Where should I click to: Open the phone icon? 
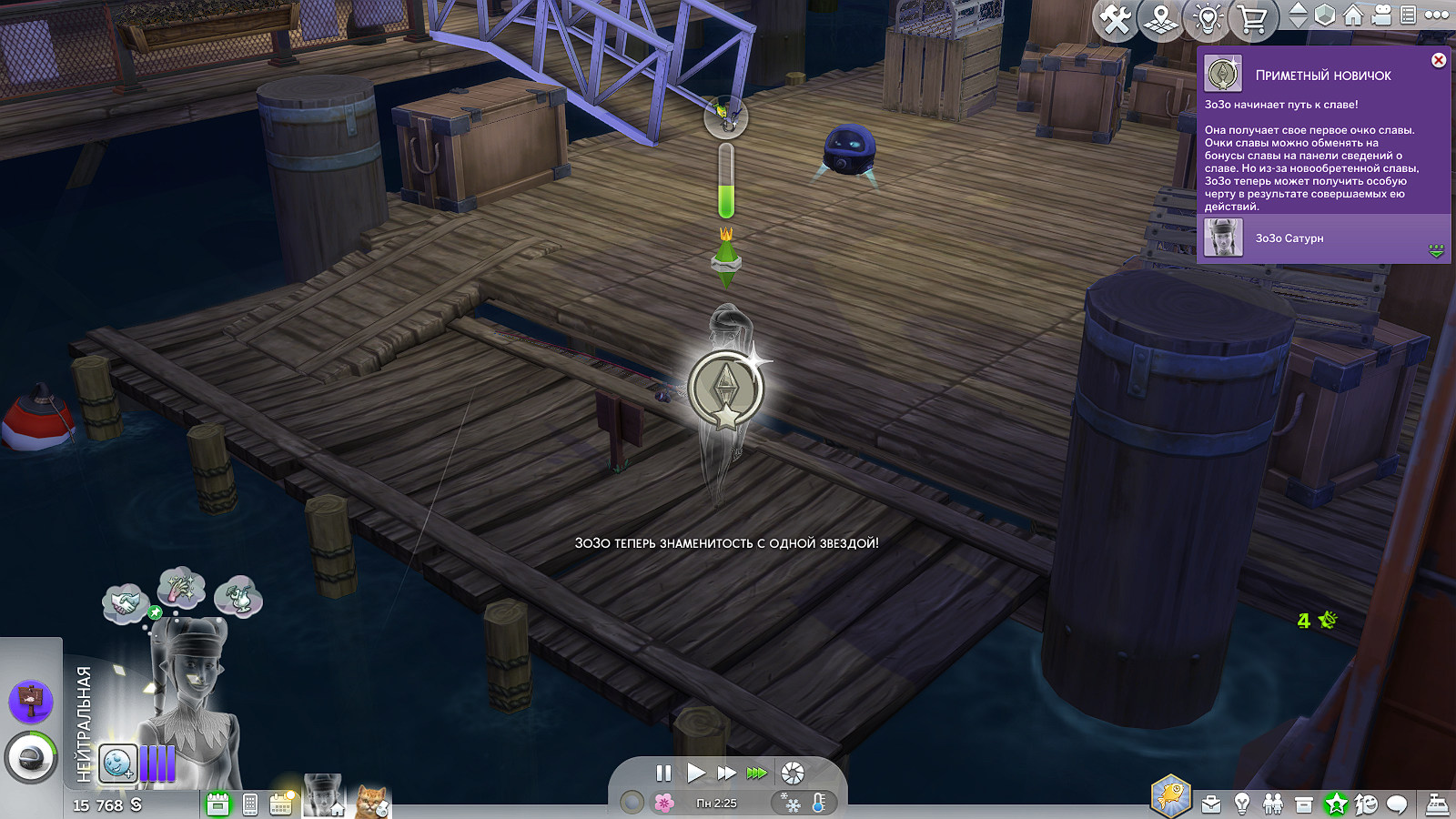click(x=250, y=804)
